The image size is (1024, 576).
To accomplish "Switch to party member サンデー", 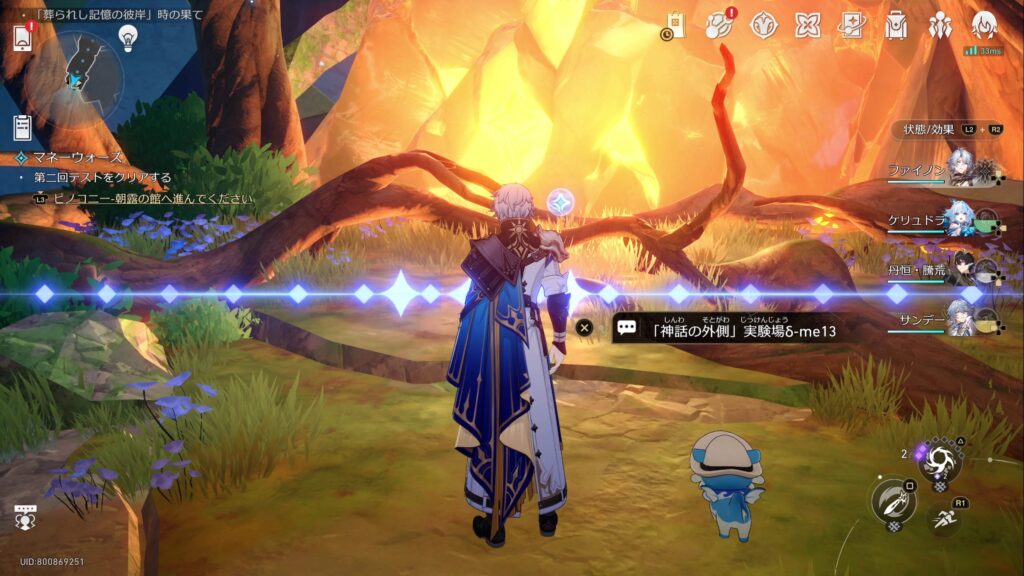I will pos(960,316).
